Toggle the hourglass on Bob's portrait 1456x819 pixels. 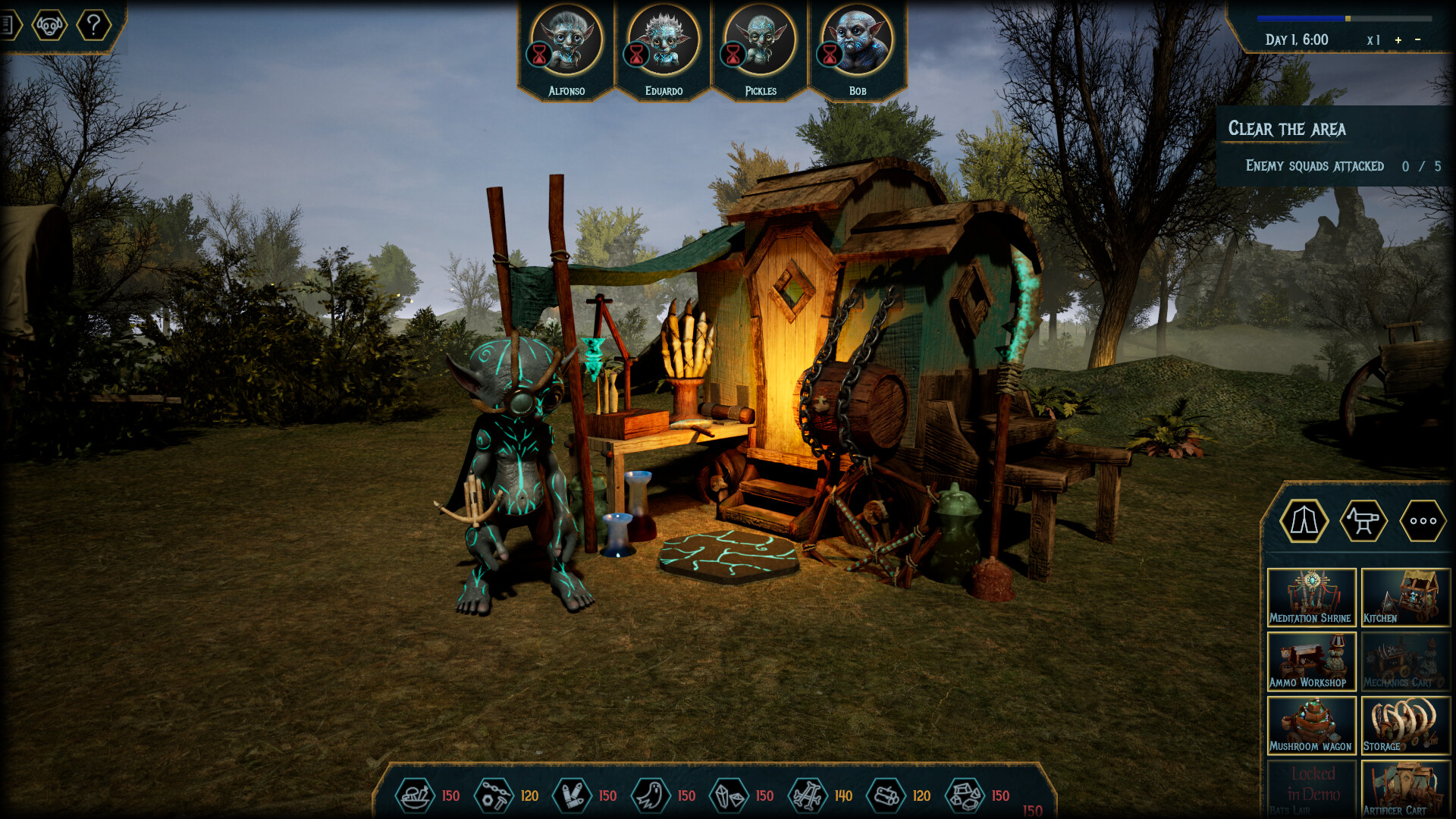828,55
